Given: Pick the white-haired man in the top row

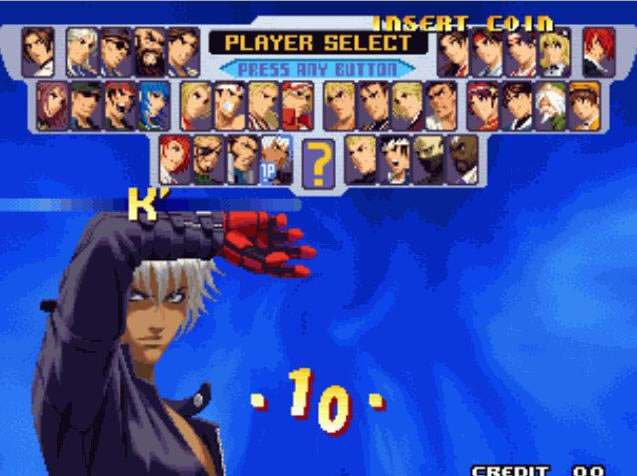Looking at the screenshot, I should 82,52.
